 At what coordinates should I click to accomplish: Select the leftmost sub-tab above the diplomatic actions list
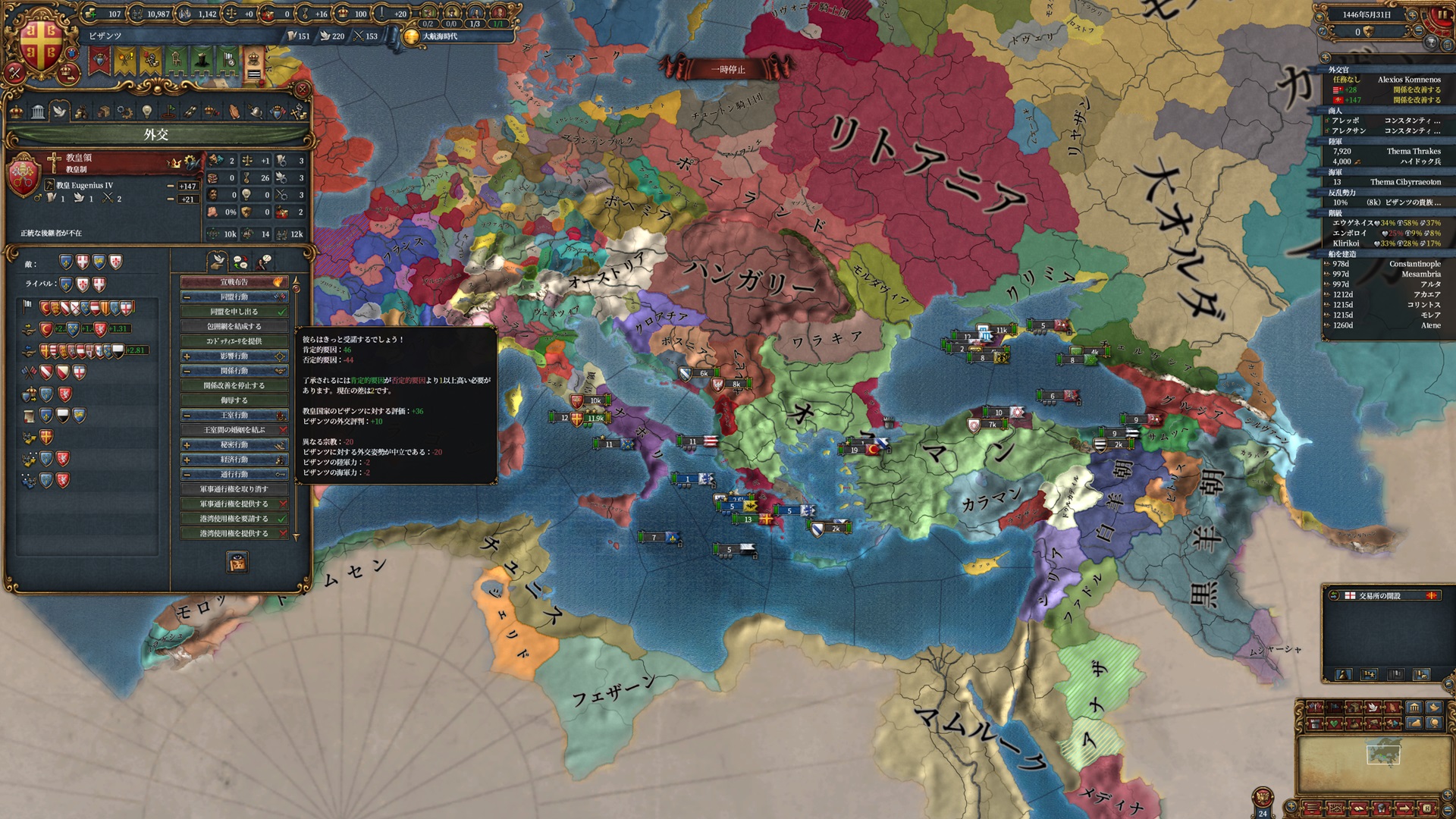click(218, 262)
